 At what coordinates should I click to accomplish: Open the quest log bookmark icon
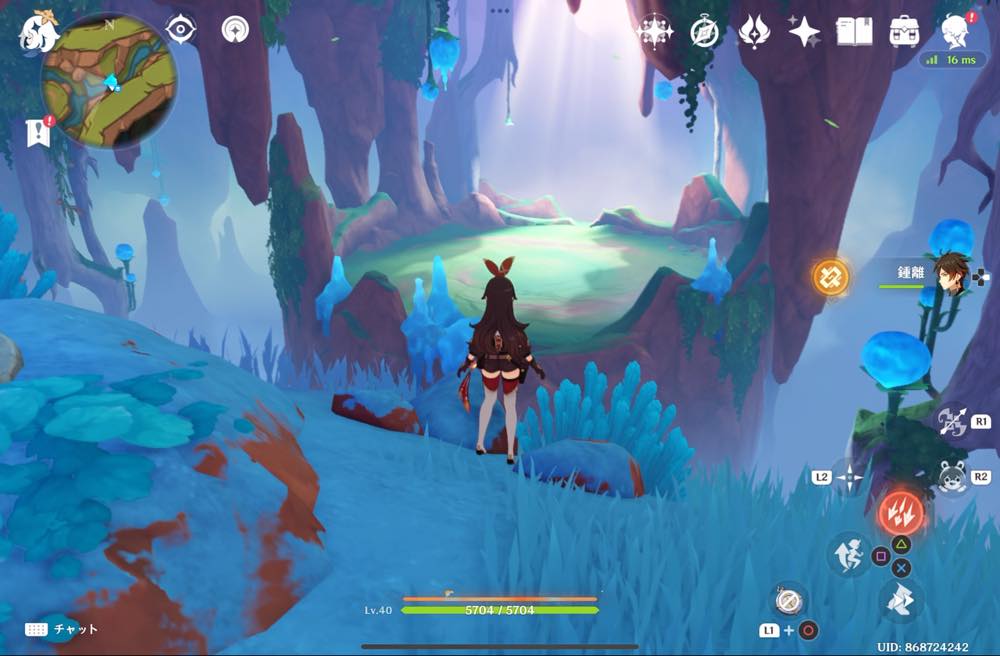[39, 133]
